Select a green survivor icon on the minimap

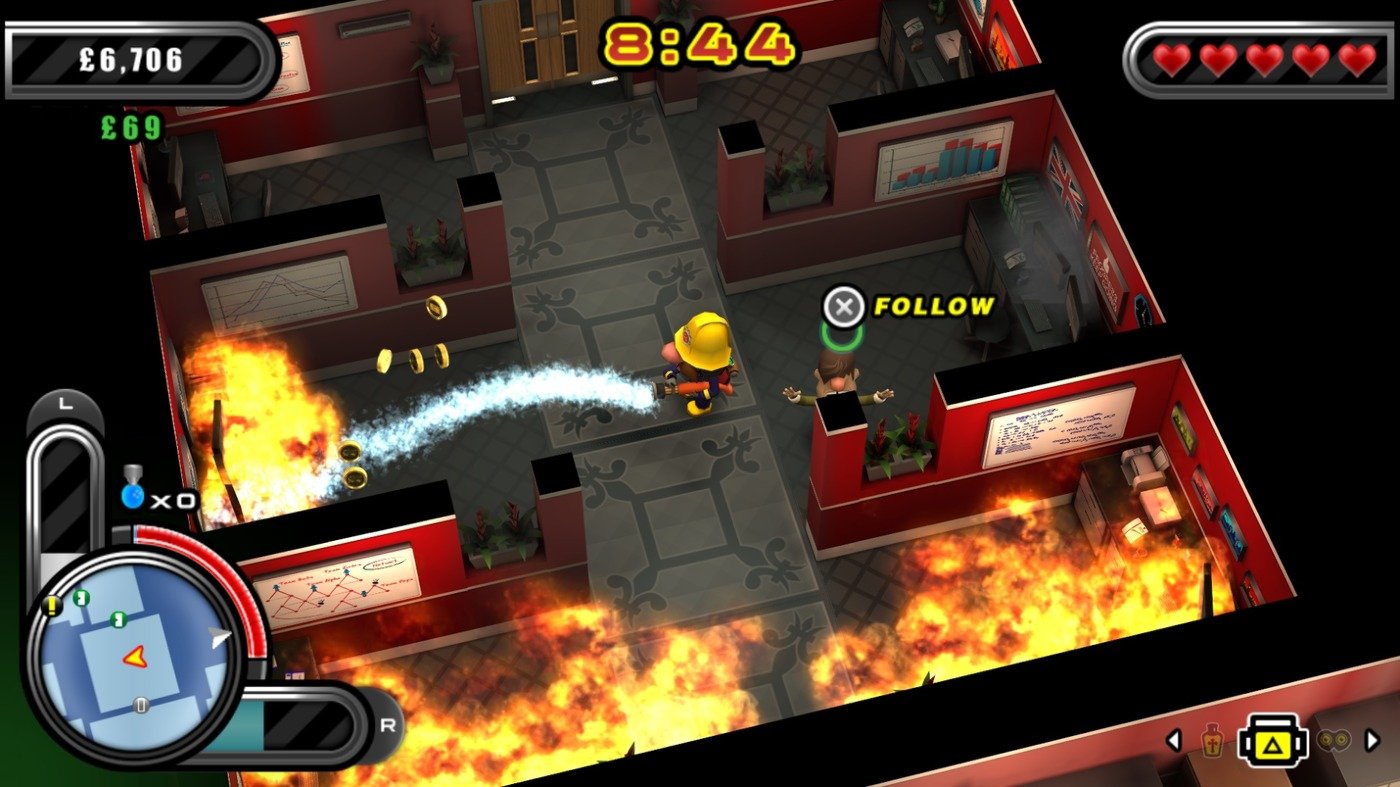79,597
